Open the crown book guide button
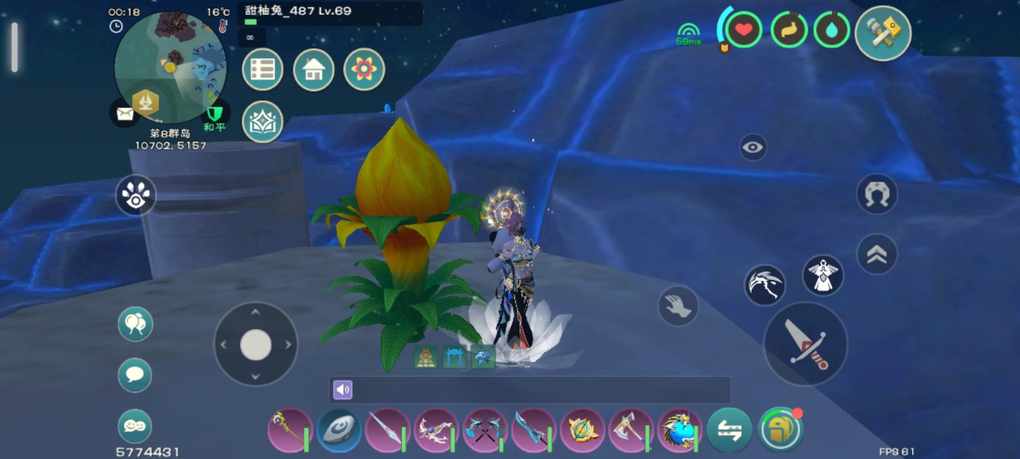The width and height of the screenshot is (1020, 459). 263,122
